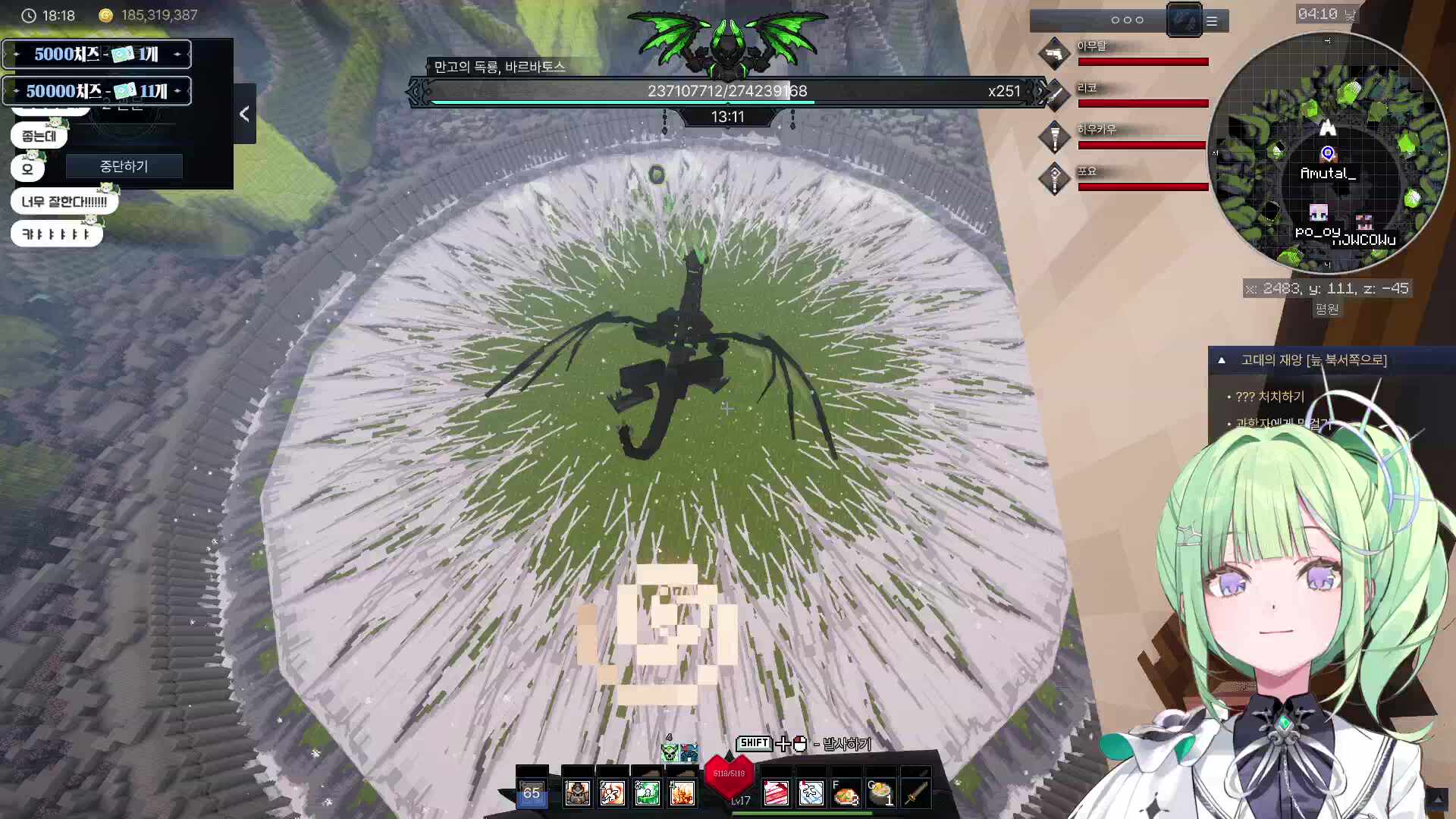1456x819 pixels.
Task: Select party member 하우카우 flashlight icon
Action: [x=1054, y=137]
